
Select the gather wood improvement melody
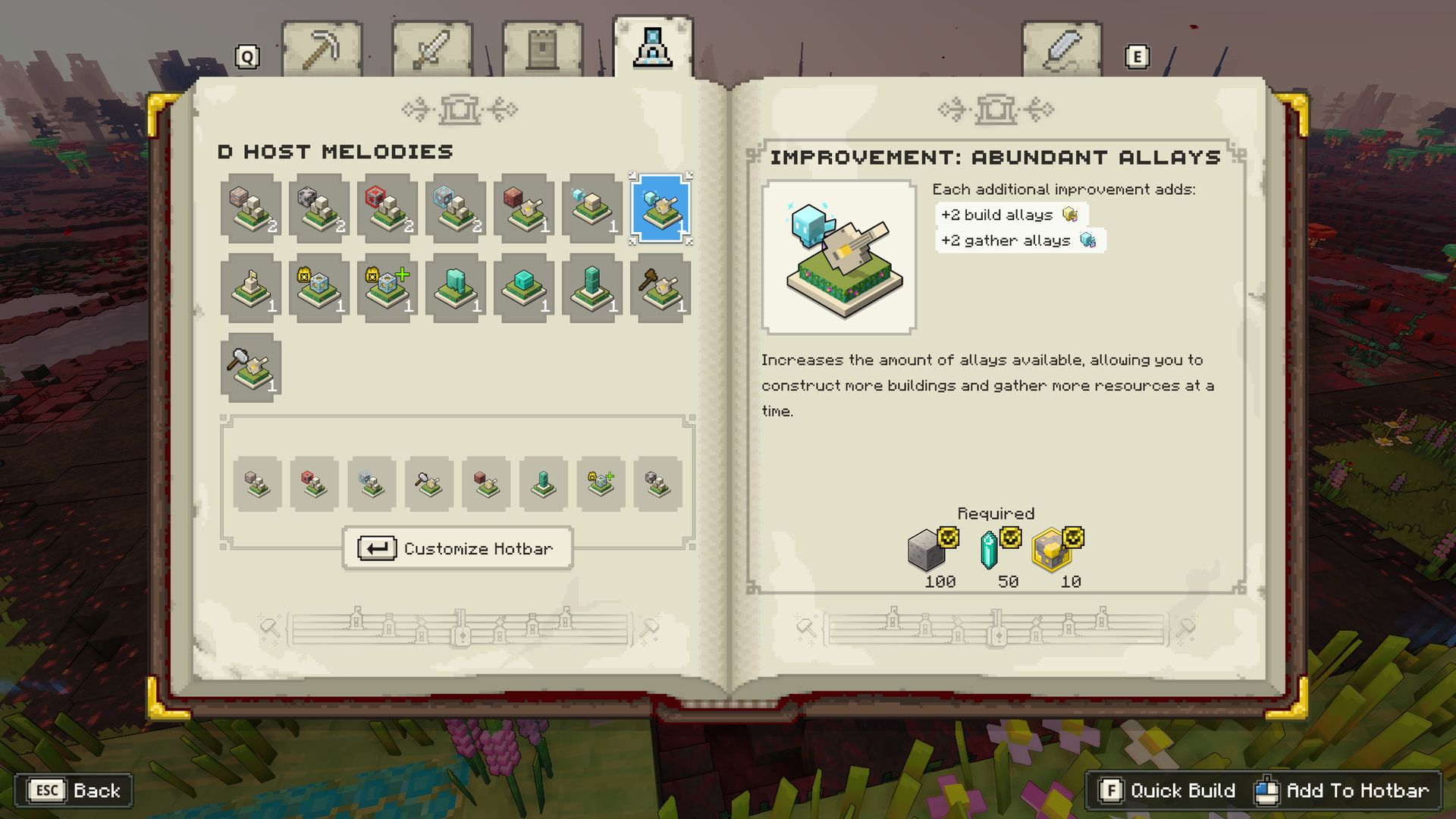click(x=250, y=209)
